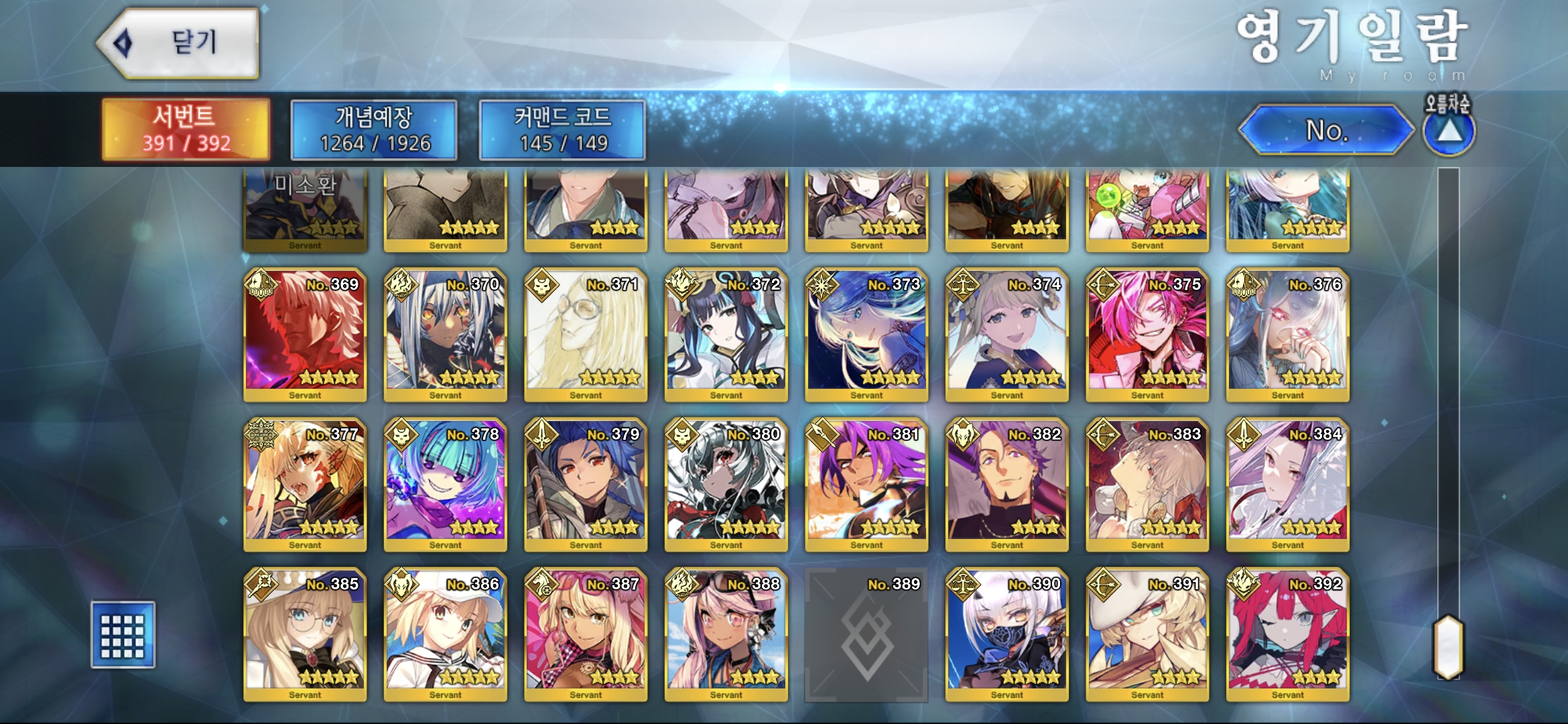Open servant card No. 371
The width and height of the screenshot is (1568, 724).
pos(586,335)
